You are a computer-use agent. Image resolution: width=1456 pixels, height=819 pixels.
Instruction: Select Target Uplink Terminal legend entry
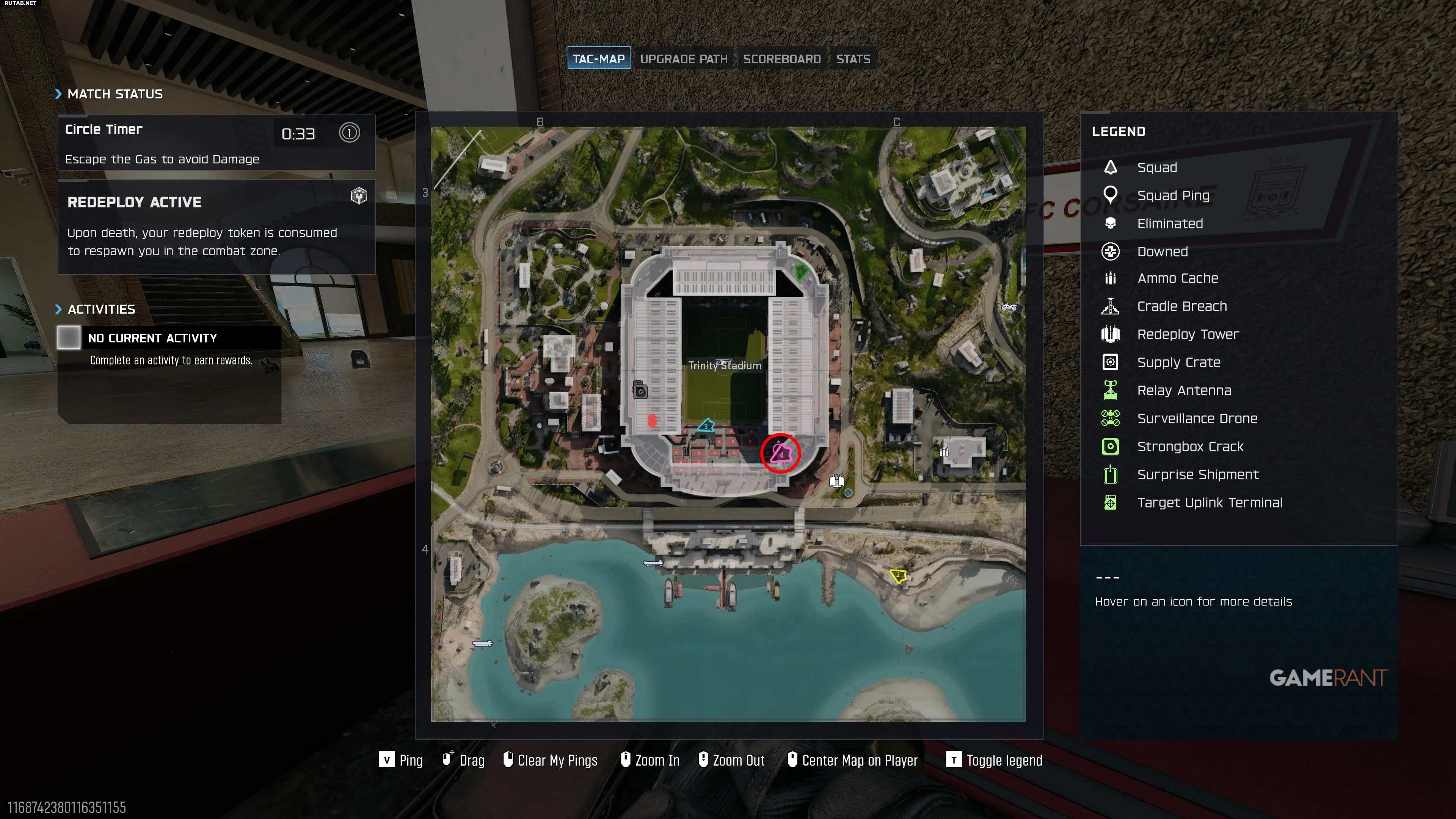point(1209,503)
